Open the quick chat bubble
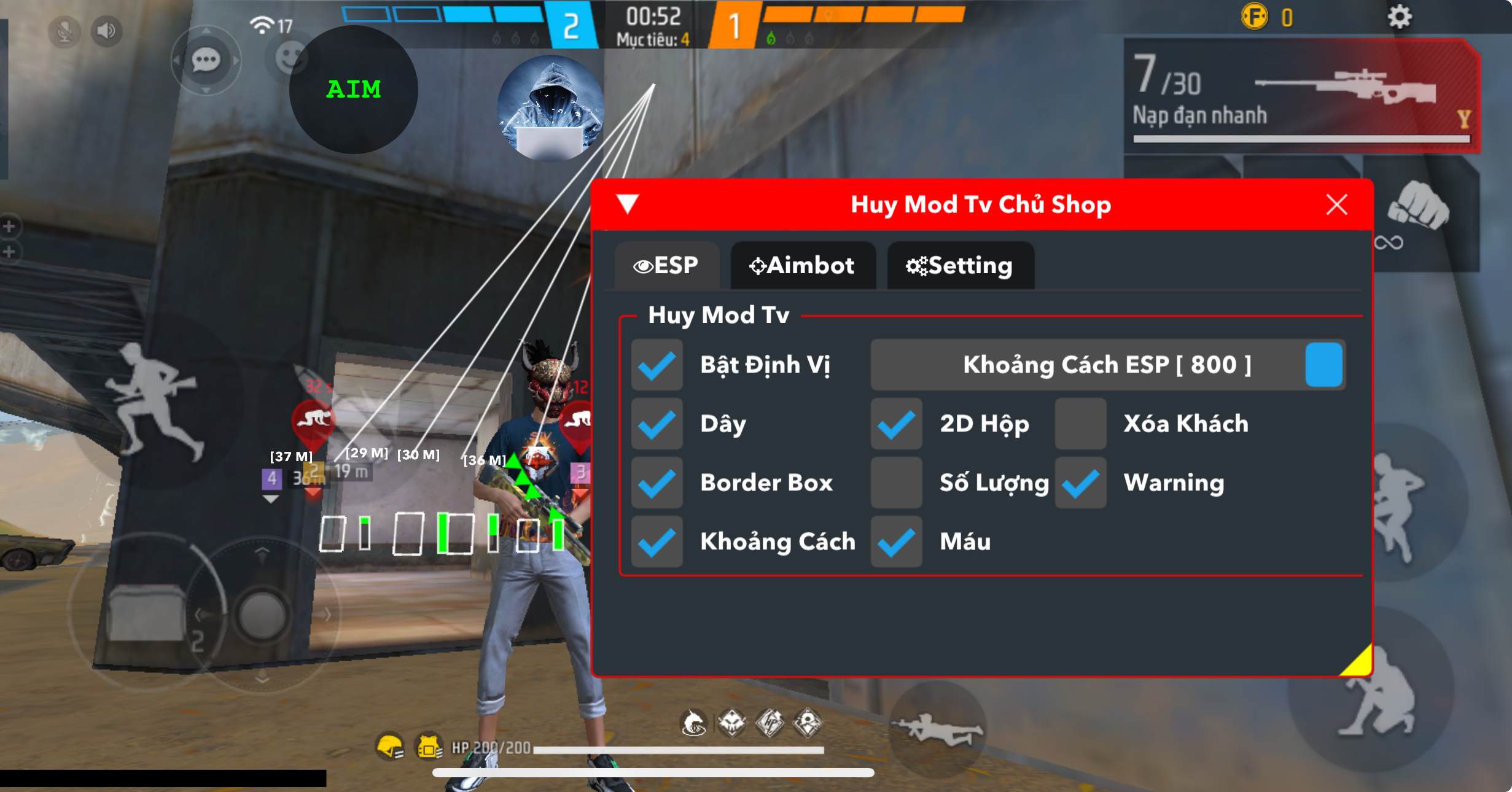1512x792 pixels. [x=206, y=60]
